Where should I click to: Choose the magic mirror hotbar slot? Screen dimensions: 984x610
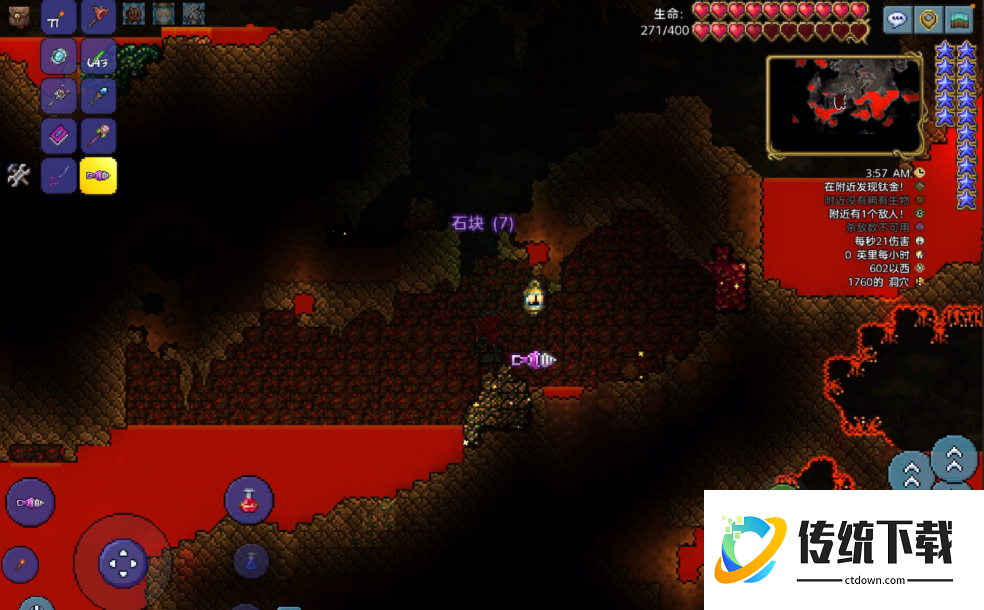coord(58,56)
